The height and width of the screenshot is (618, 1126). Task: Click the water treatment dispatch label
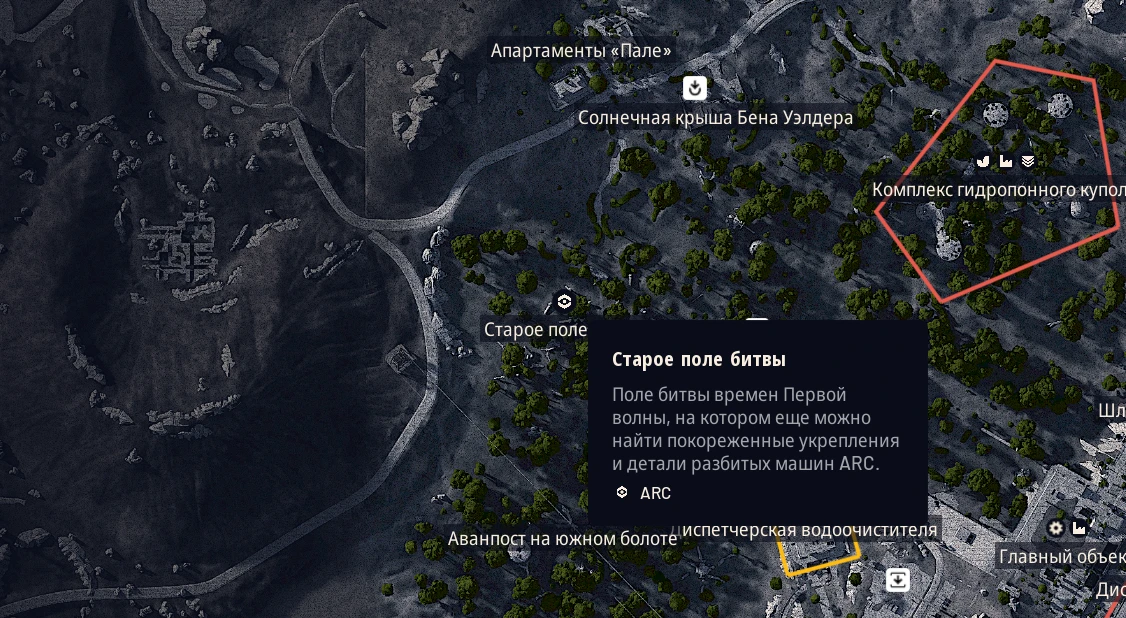point(810,530)
